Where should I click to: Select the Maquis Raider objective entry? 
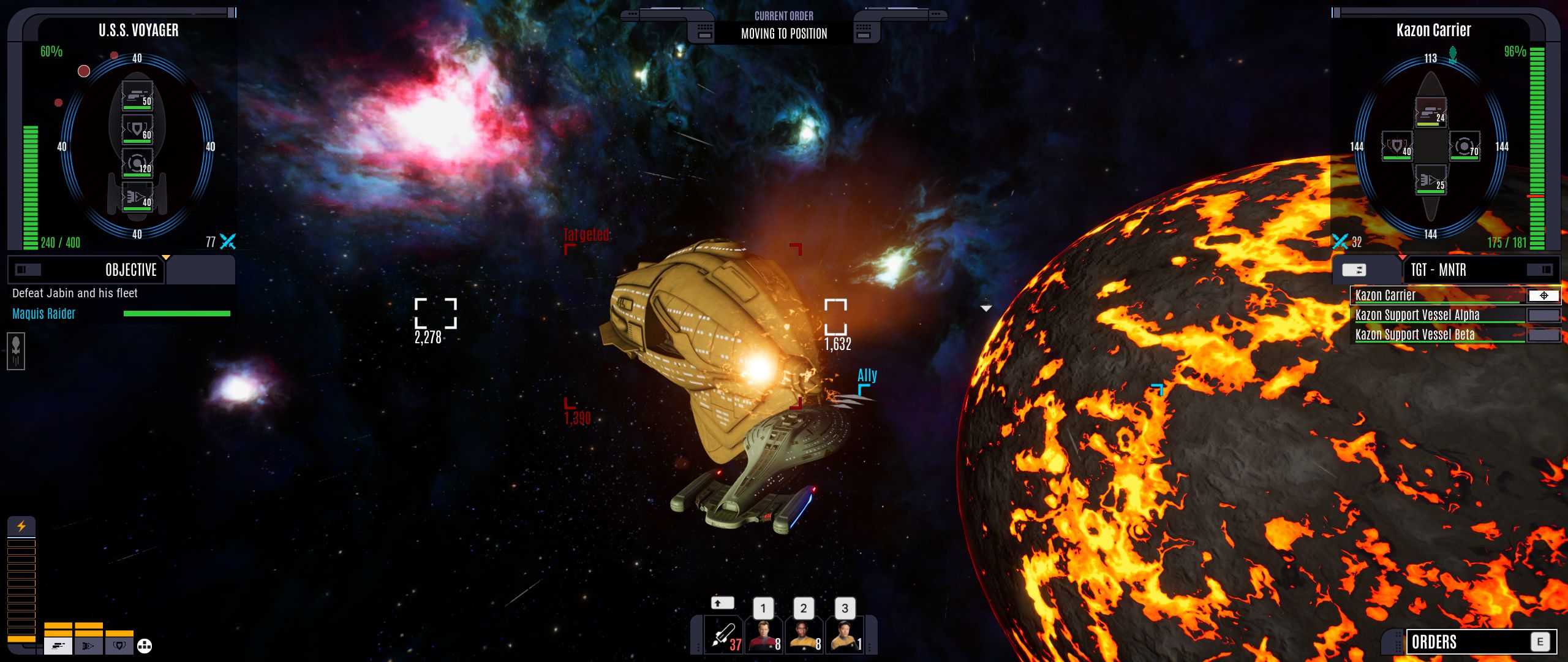pos(44,314)
